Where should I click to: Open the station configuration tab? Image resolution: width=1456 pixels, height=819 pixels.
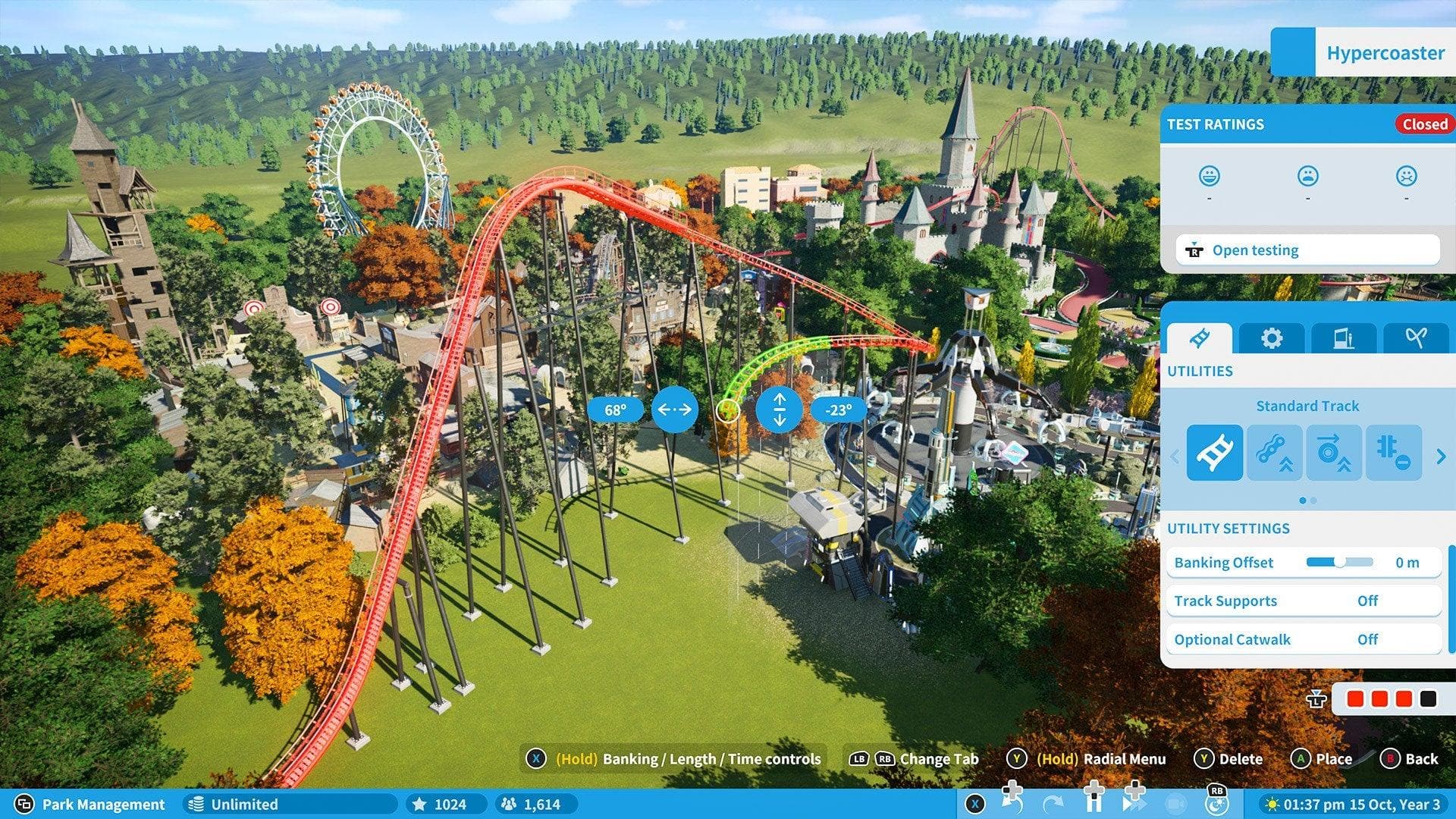coord(1344,338)
